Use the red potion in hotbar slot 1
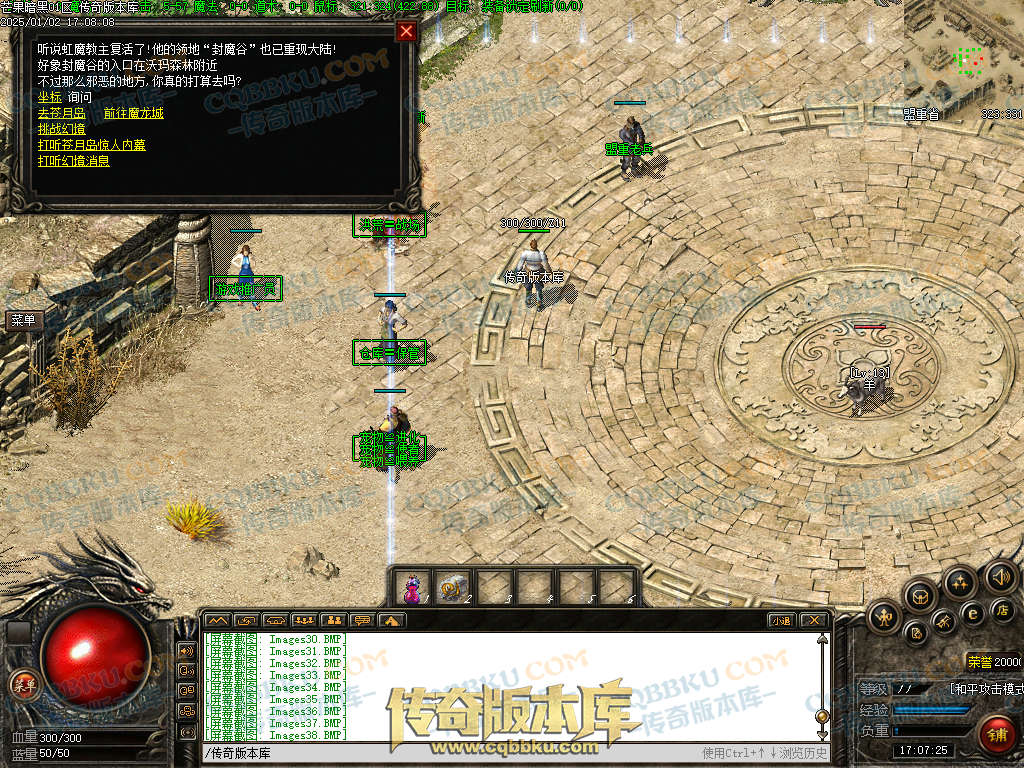The width and height of the screenshot is (1024, 768). [x=412, y=588]
